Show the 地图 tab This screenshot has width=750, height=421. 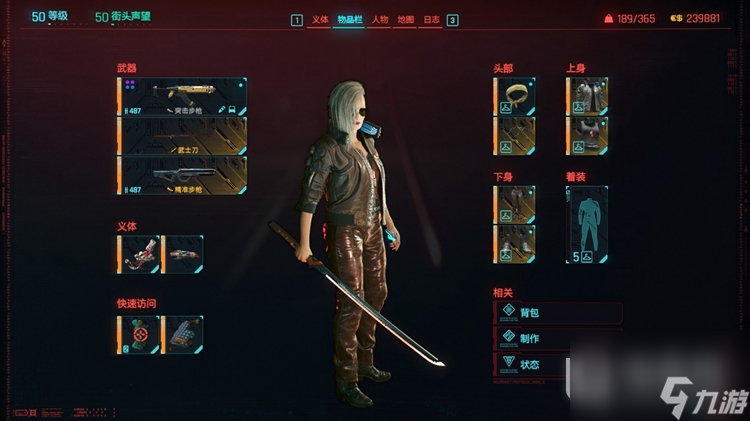(x=406, y=20)
